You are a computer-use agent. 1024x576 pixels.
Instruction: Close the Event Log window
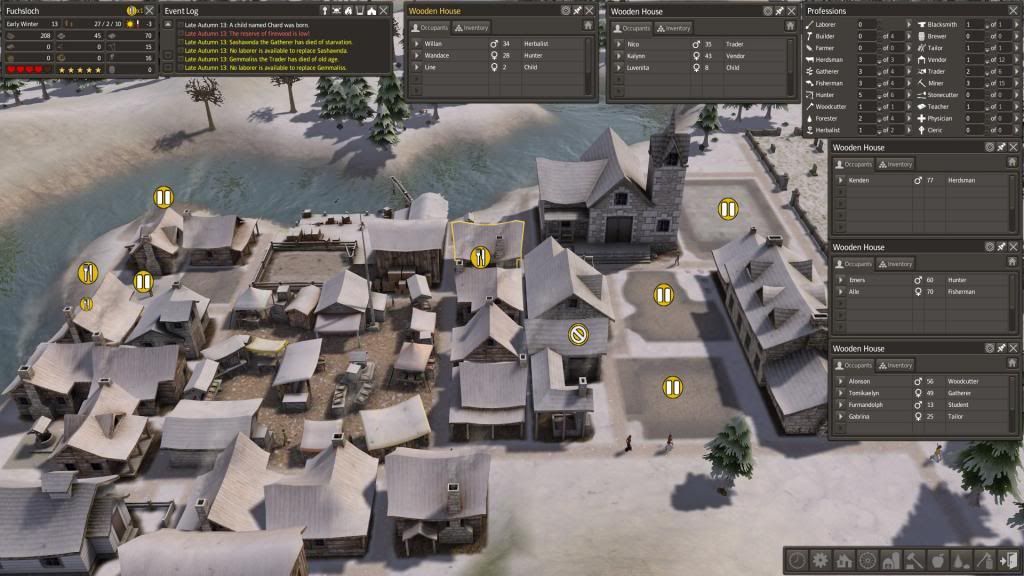coord(384,10)
